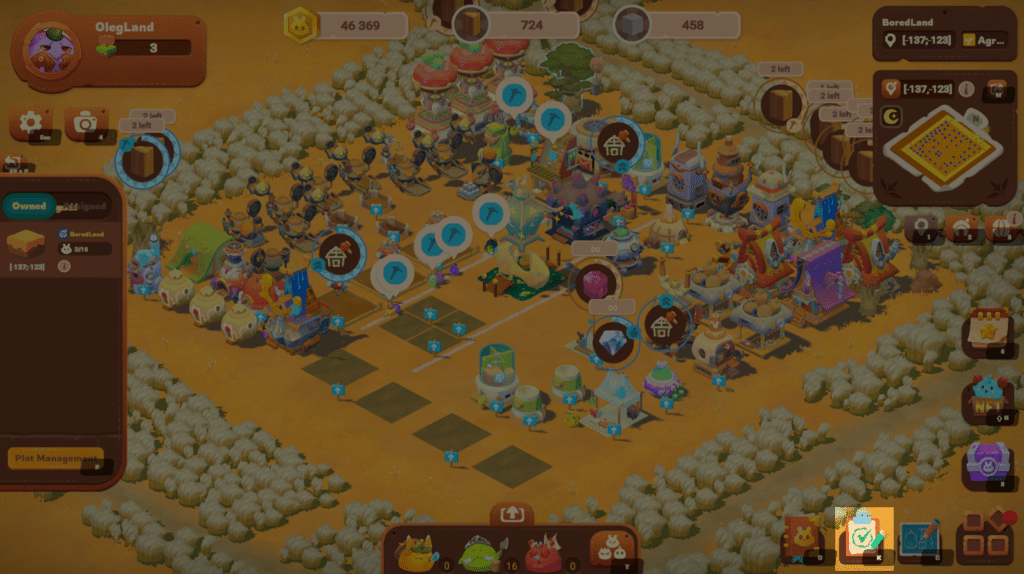Open the grid squares main menu
This screenshot has height=574, width=1024.
click(x=984, y=539)
